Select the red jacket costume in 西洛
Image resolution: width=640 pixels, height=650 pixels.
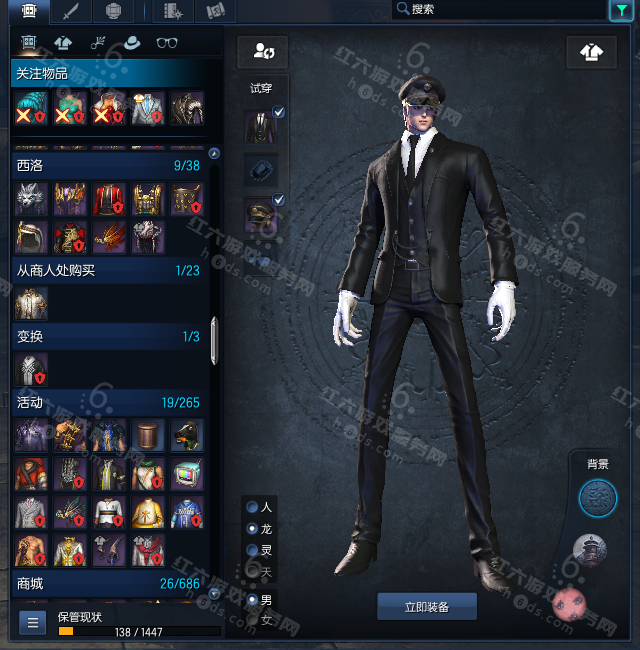pyautogui.click(x=109, y=199)
